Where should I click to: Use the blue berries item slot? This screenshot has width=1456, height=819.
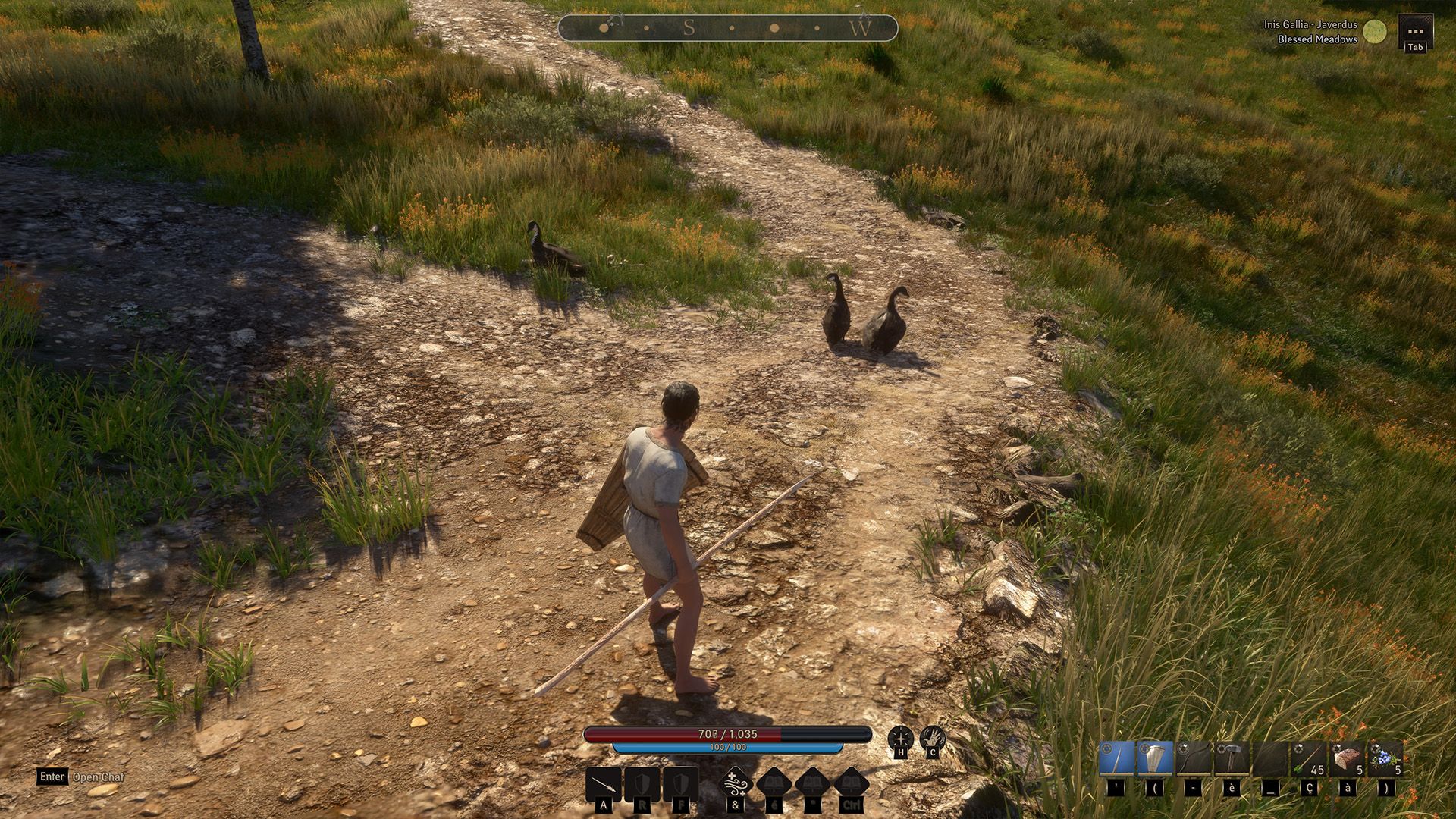click(x=1385, y=759)
